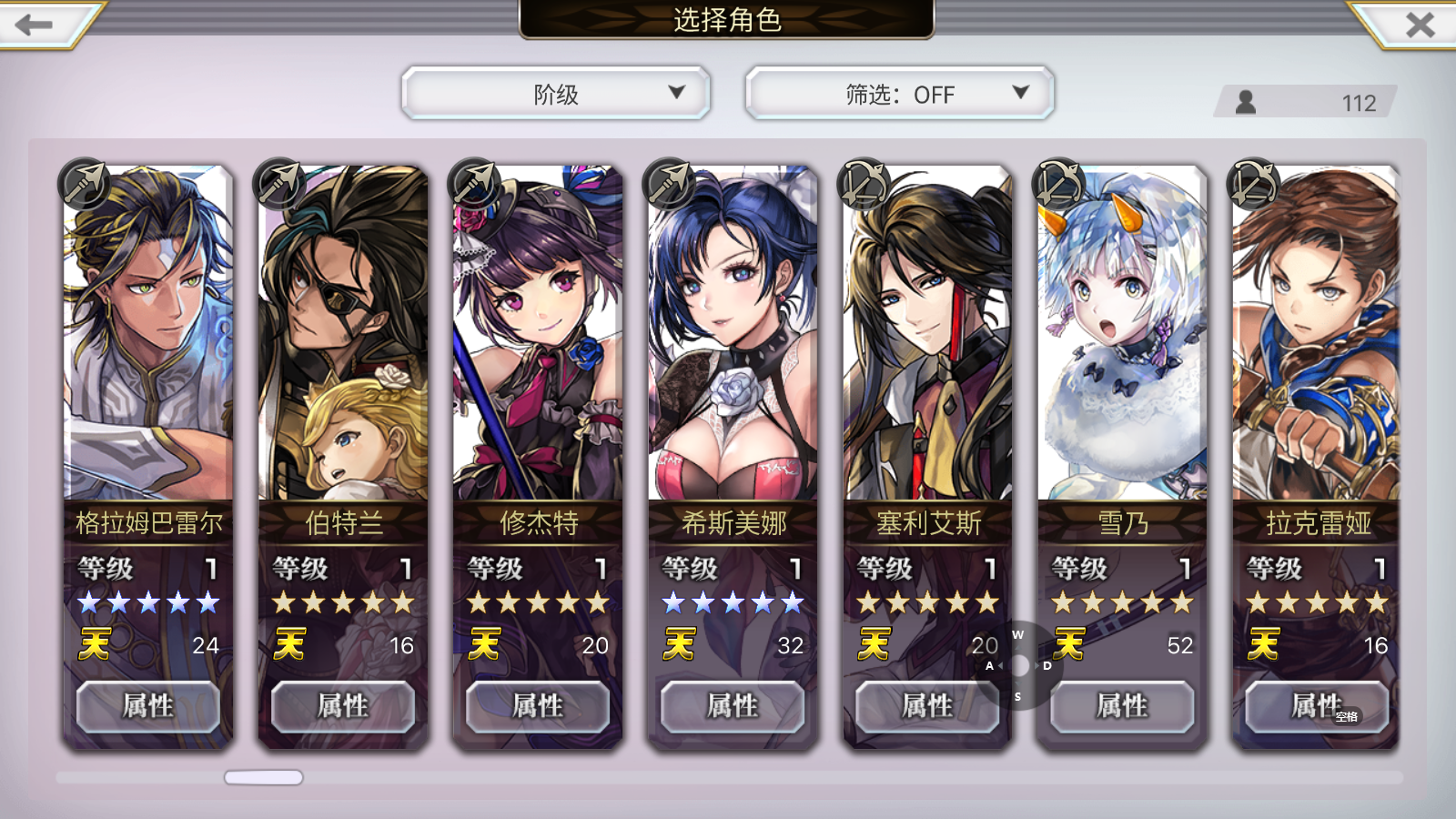Click the player count icon showing 112
The height and width of the screenshot is (819, 1456).
(x=1246, y=102)
